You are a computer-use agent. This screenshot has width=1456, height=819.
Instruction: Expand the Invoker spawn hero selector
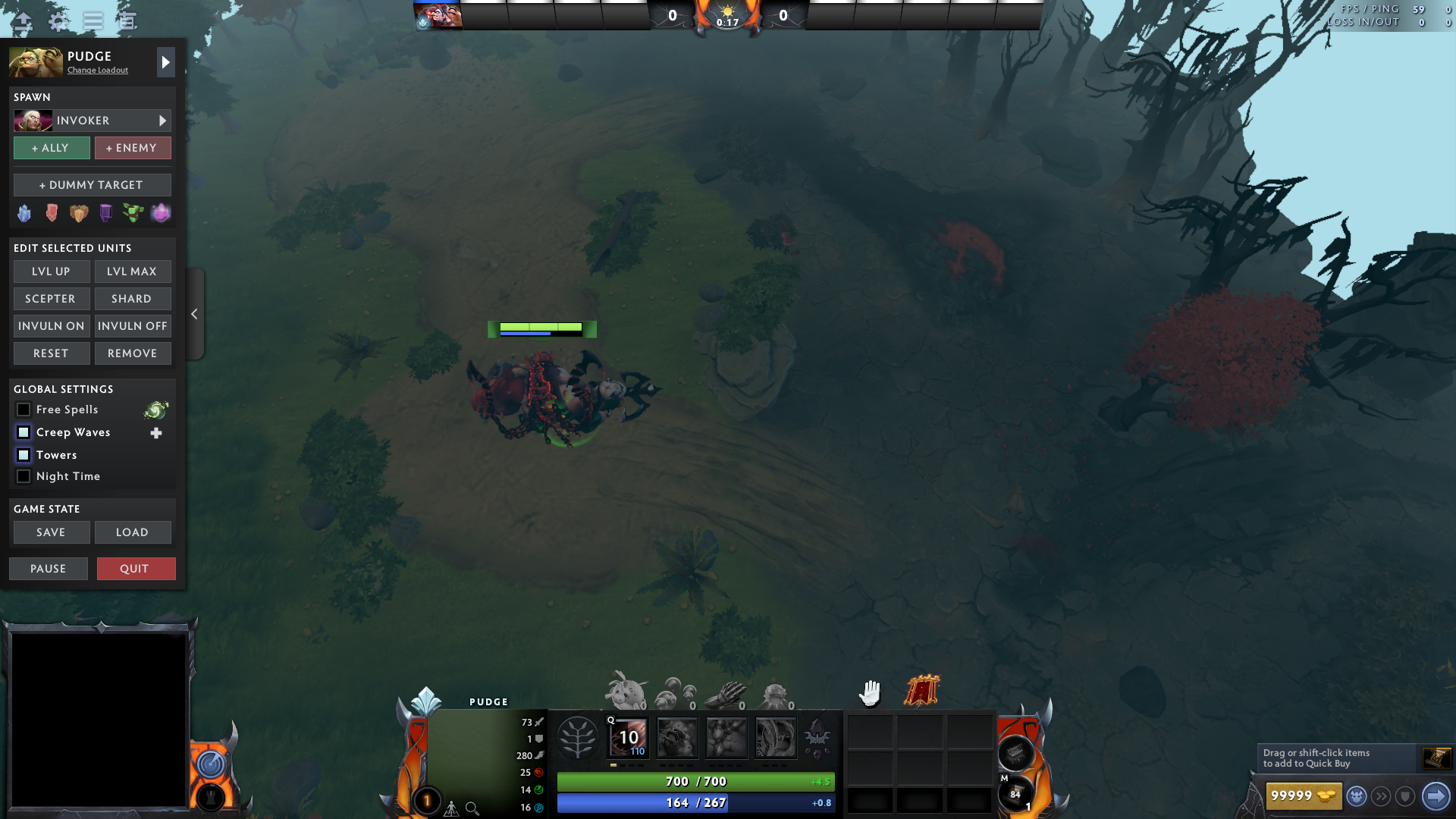point(162,120)
